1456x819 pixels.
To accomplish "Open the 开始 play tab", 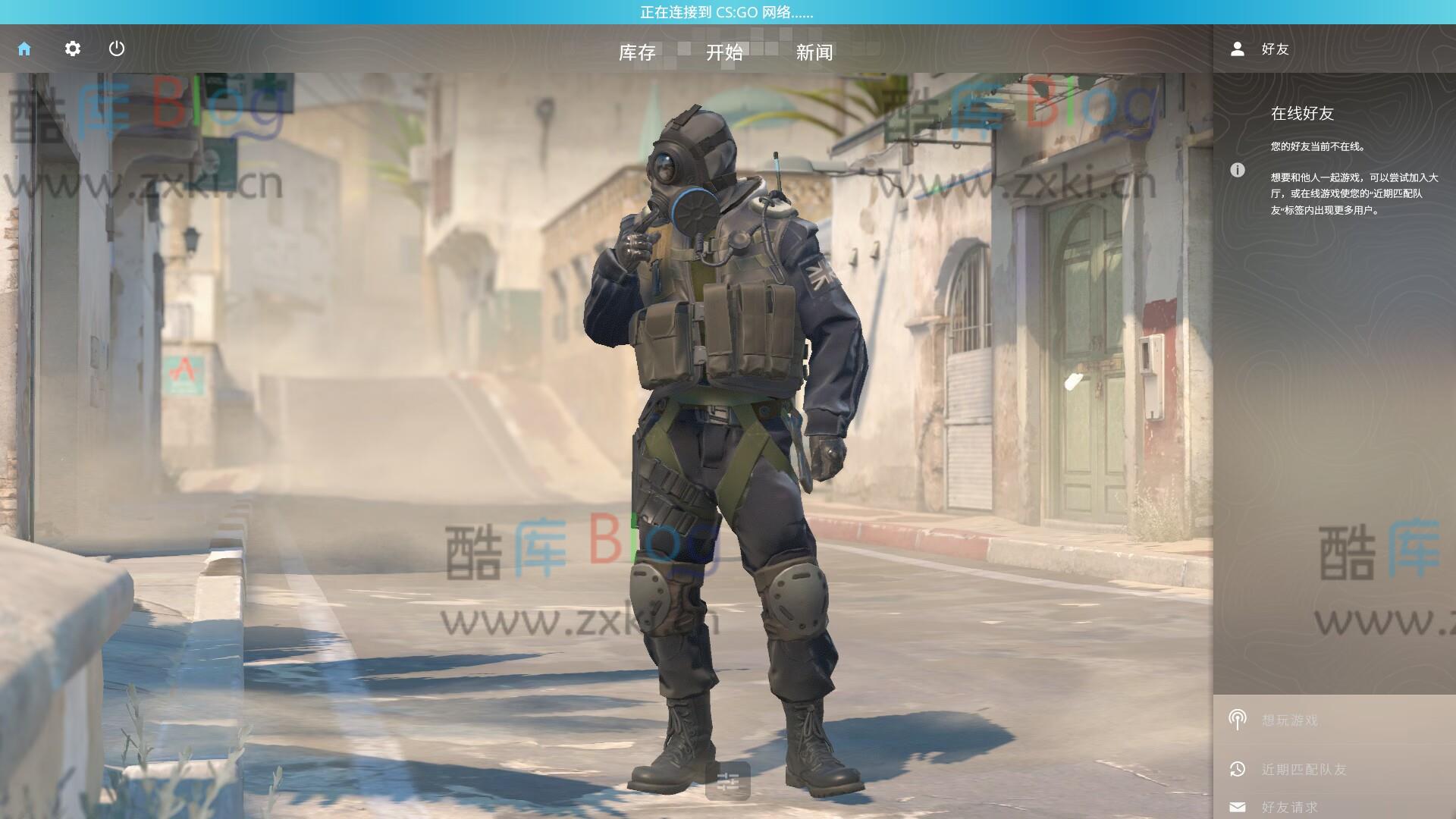I will click(723, 52).
